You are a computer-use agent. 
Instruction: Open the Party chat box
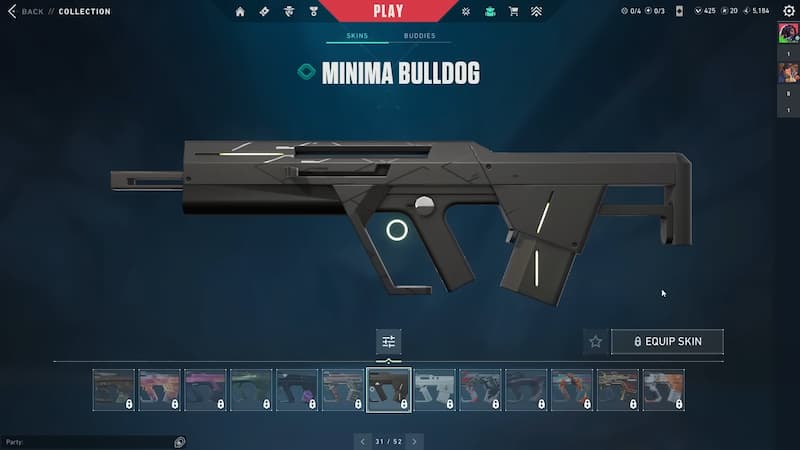coord(90,442)
